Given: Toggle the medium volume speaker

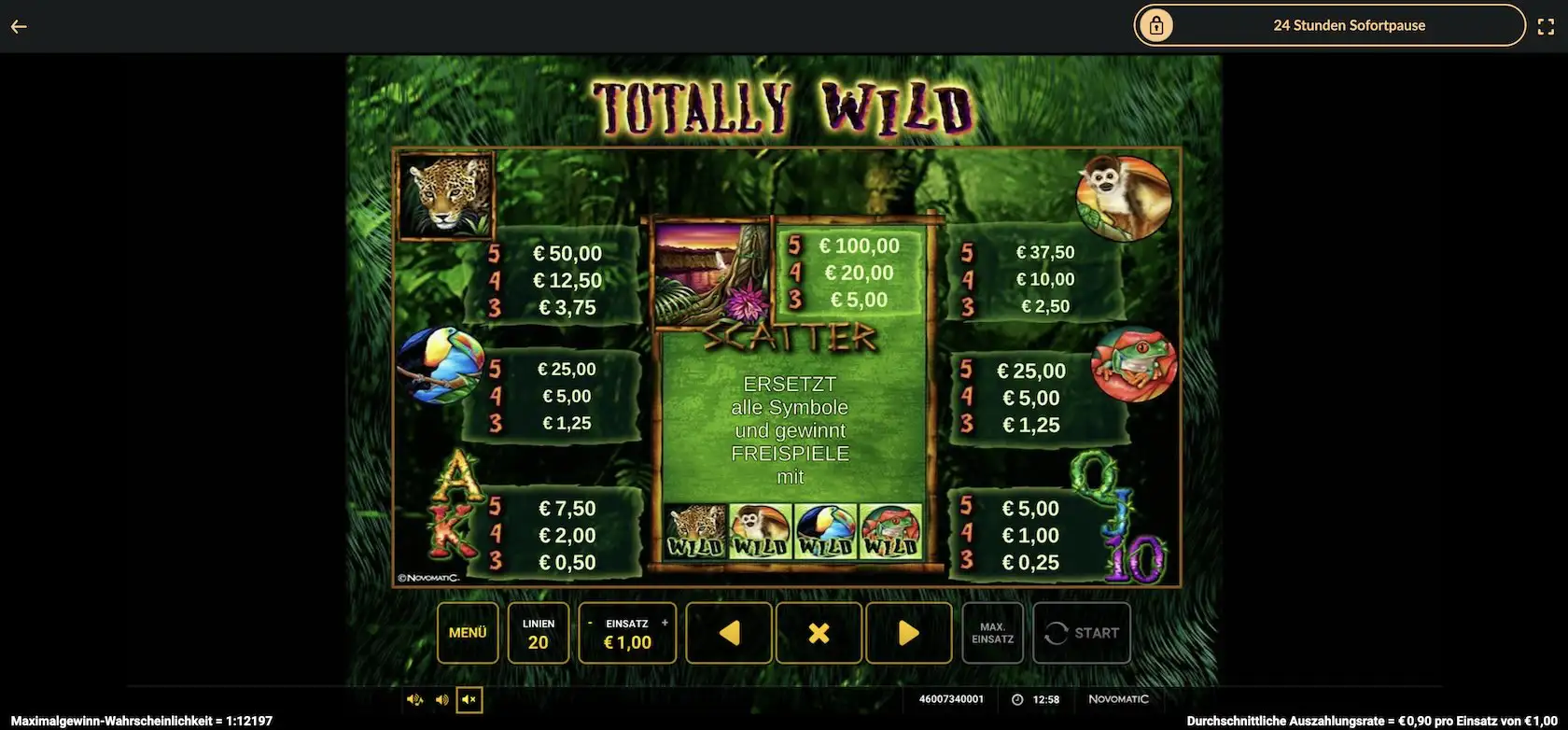Looking at the screenshot, I should (441, 699).
